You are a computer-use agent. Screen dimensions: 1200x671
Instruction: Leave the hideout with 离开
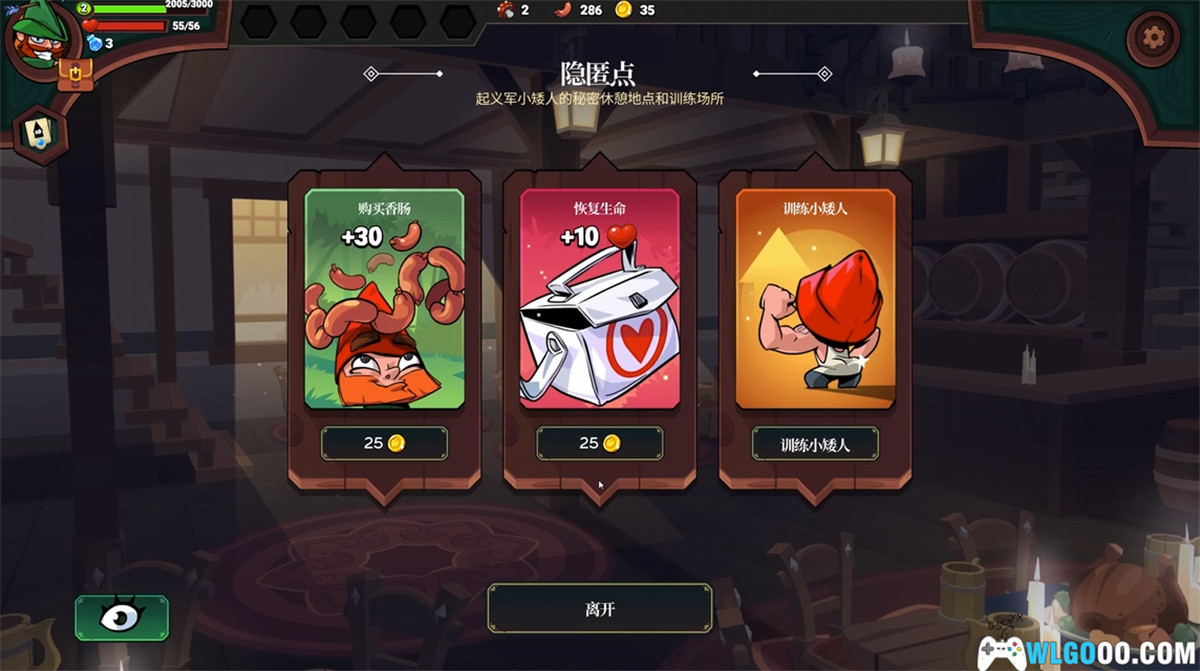click(x=600, y=608)
